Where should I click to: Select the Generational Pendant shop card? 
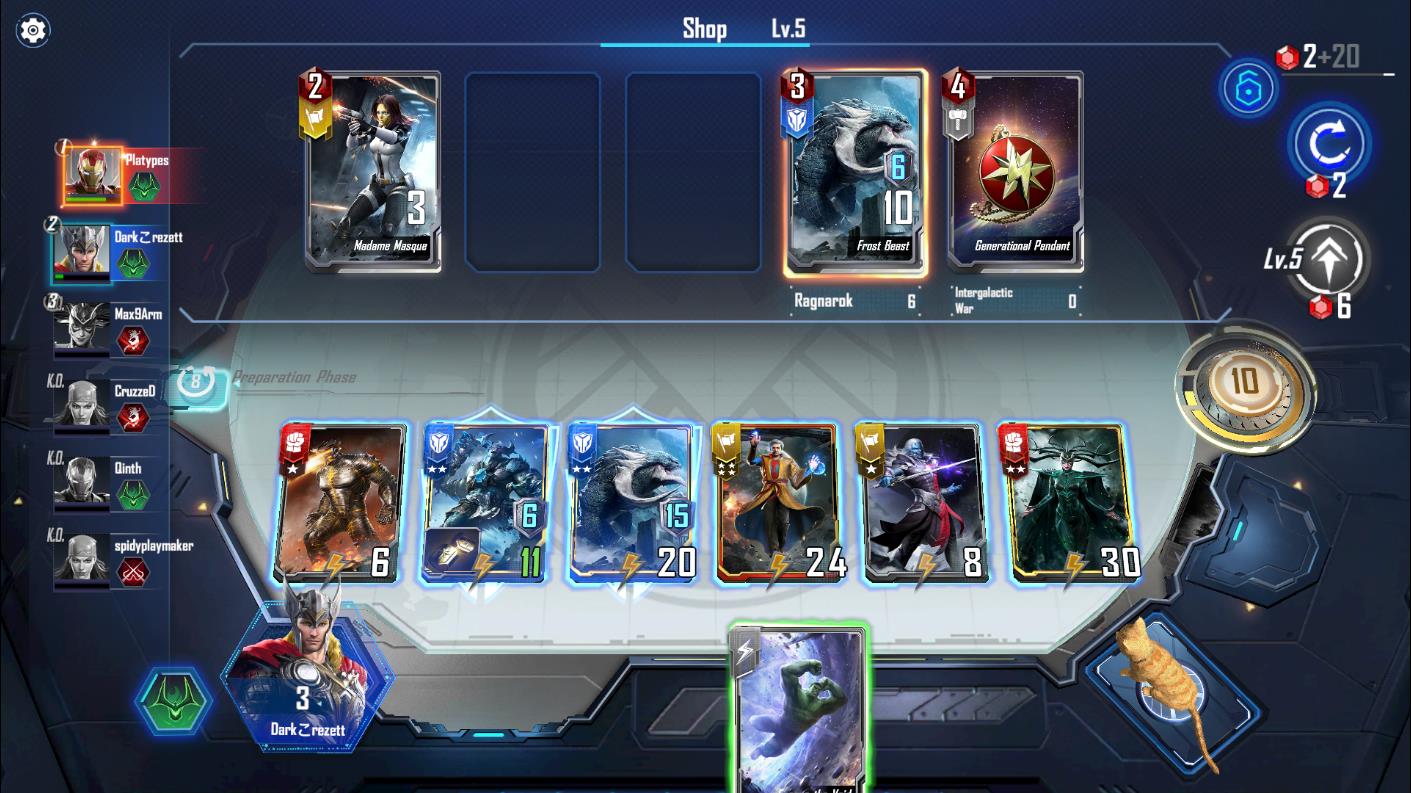[x=1015, y=170]
